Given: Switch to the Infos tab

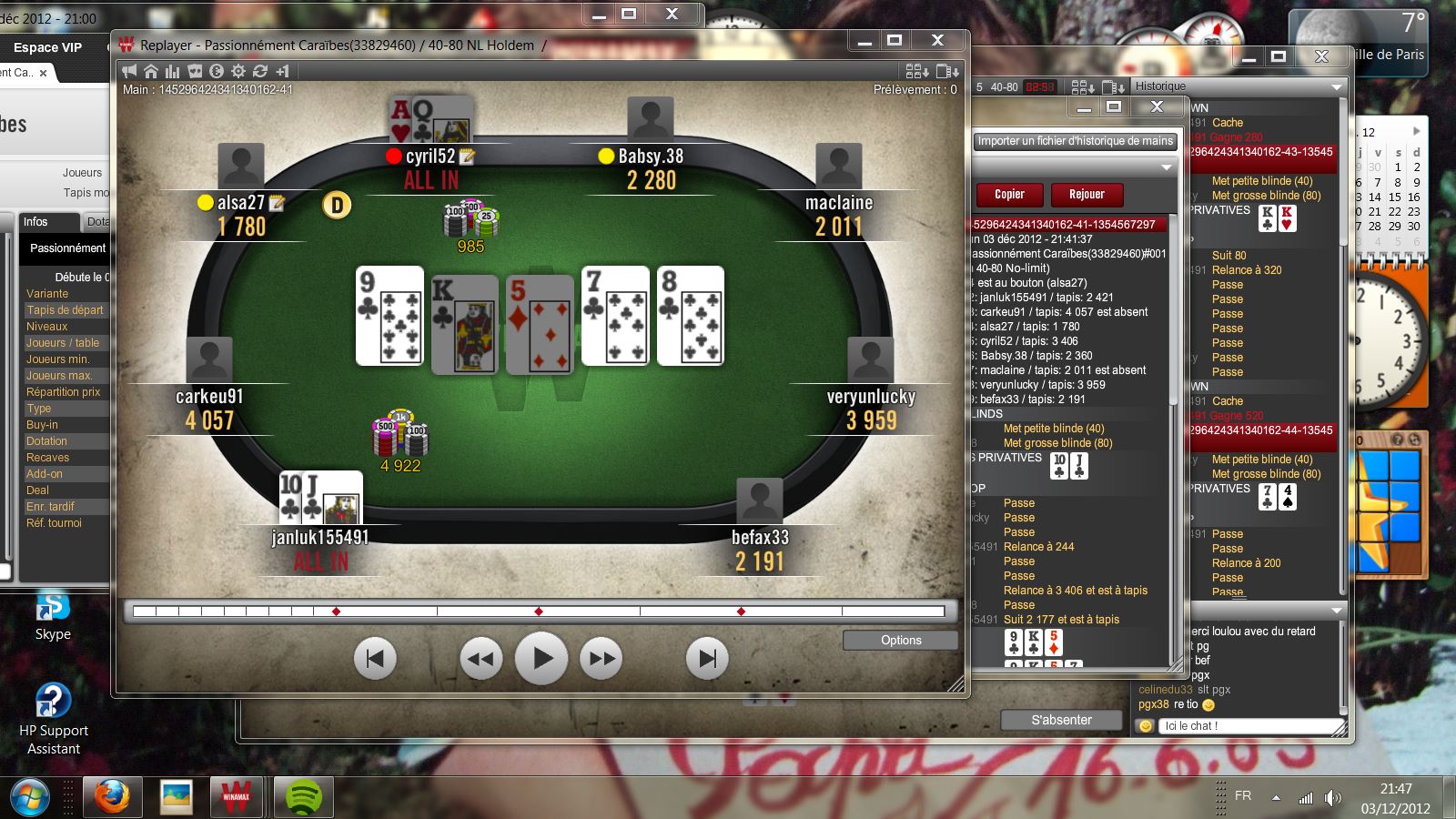Looking at the screenshot, I should 35,222.
